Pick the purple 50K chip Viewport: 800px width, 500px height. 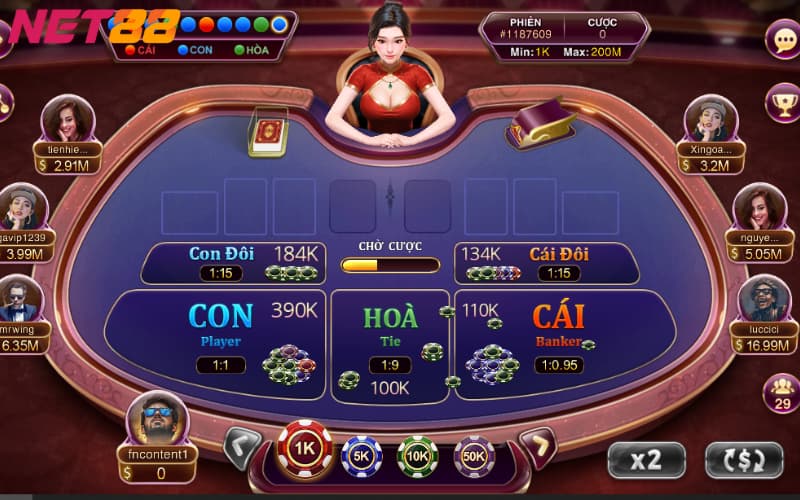474,455
